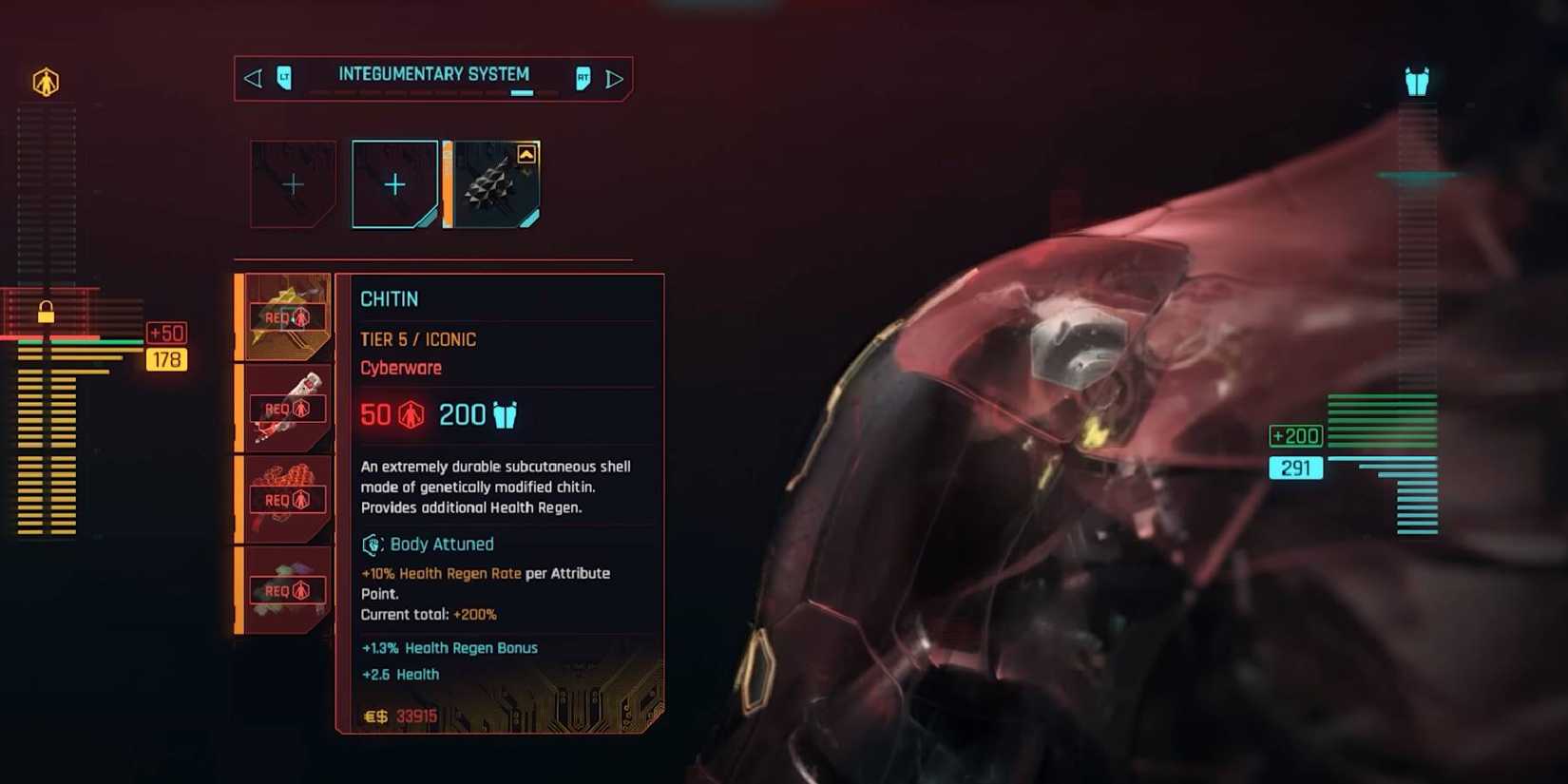Click the upgrade chevron on the Chitin slot

click(526, 153)
